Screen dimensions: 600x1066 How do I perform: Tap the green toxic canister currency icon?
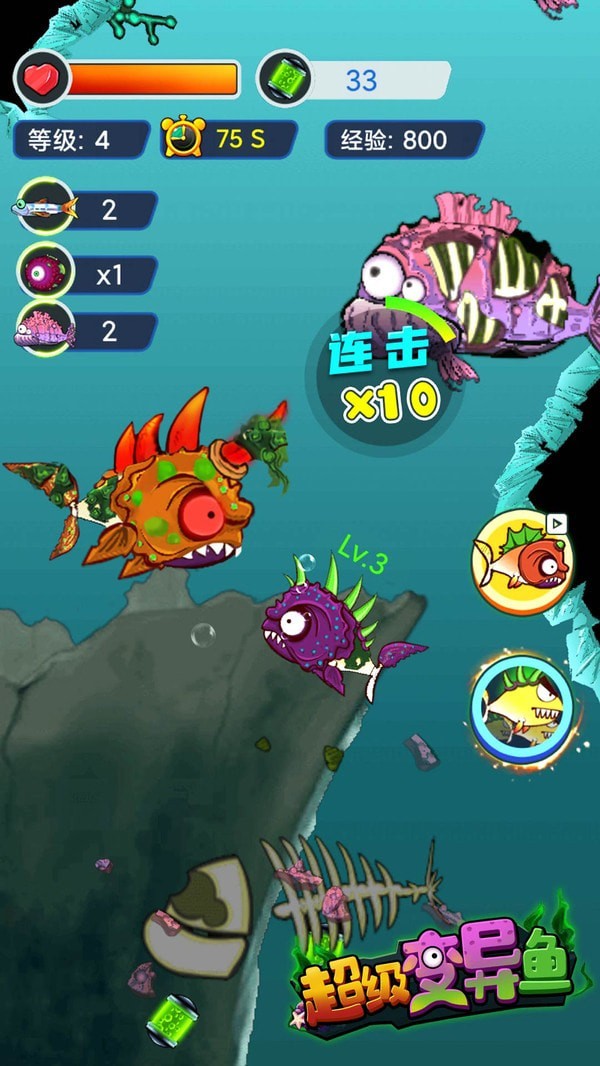click(x=284, y=78)
